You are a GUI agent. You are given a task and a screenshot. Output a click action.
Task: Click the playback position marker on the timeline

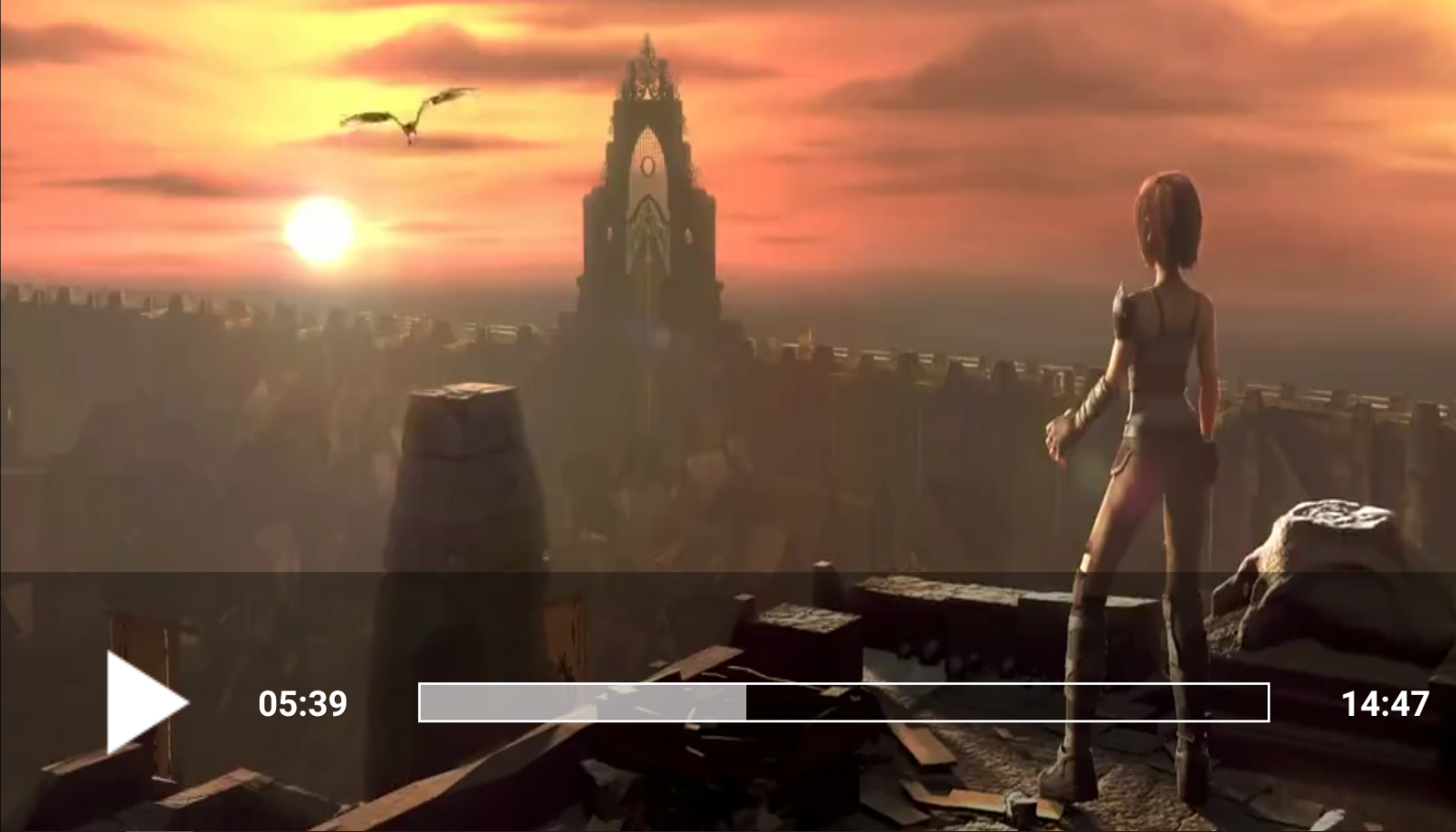pos(748,704)
